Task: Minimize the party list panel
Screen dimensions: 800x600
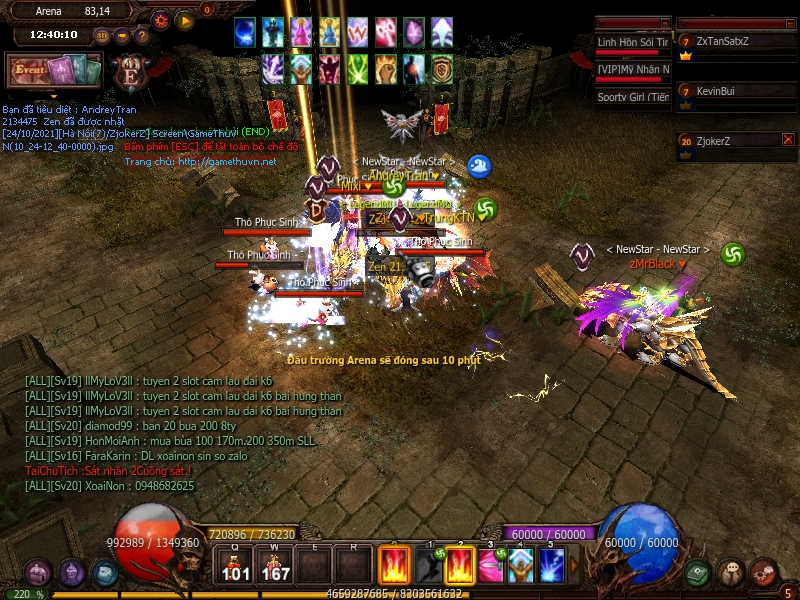Action: pos(788,22)
